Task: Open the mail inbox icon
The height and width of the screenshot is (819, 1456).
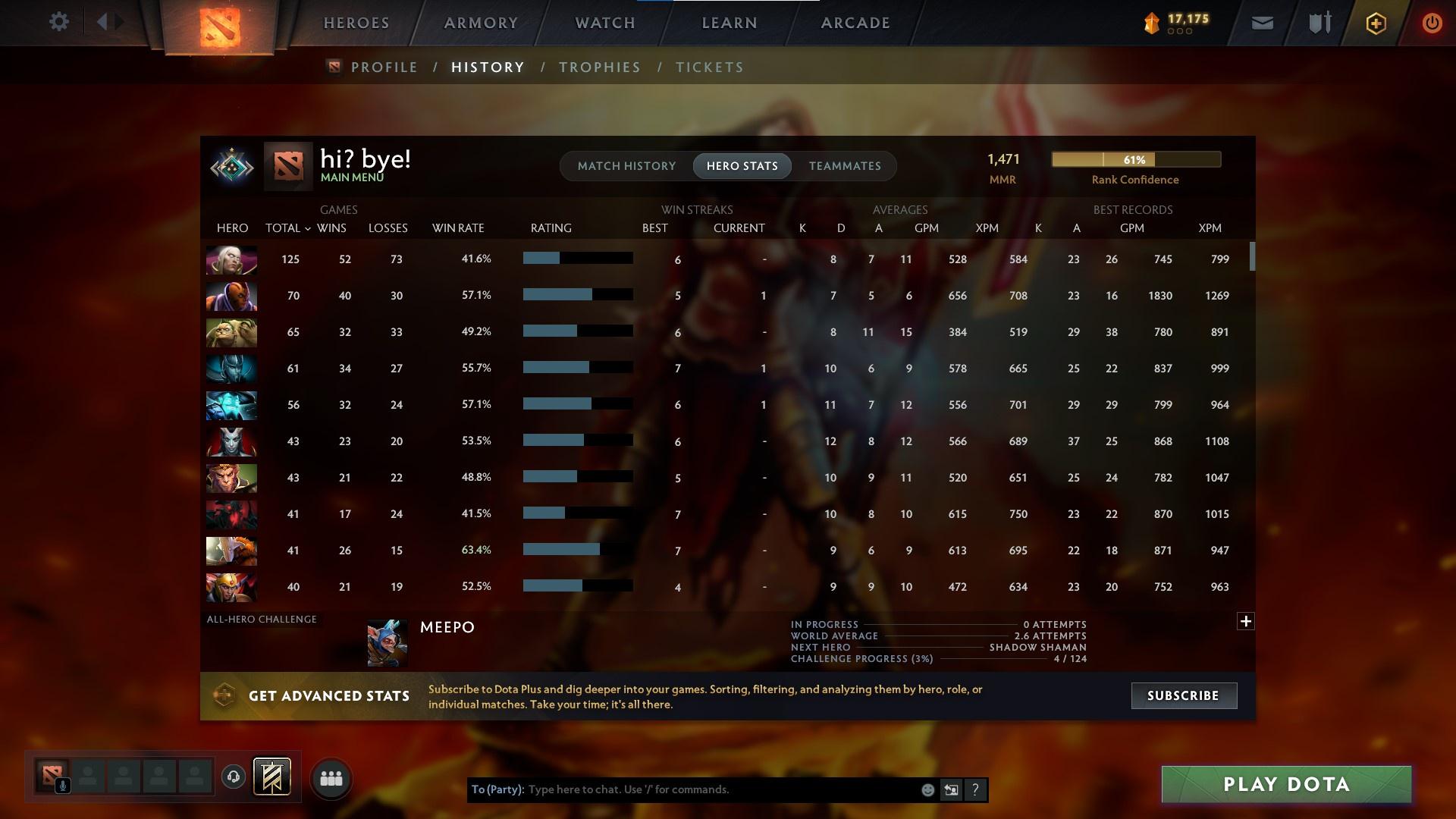Action: 1261,23
